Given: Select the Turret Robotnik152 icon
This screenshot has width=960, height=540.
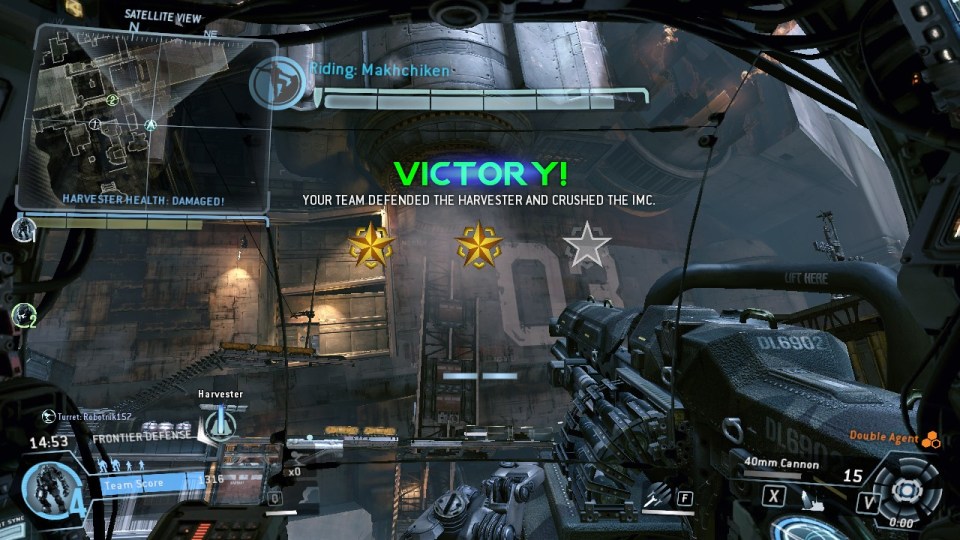Looking at the screenshot, I should click(x=47, y=415).
